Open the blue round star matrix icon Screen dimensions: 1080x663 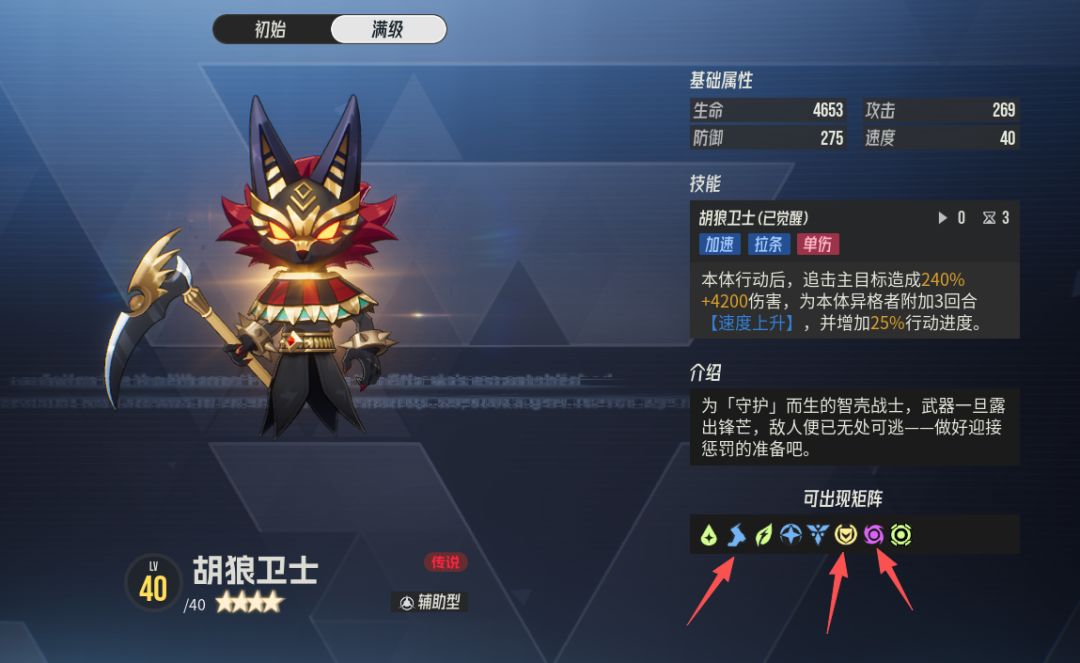791,536
